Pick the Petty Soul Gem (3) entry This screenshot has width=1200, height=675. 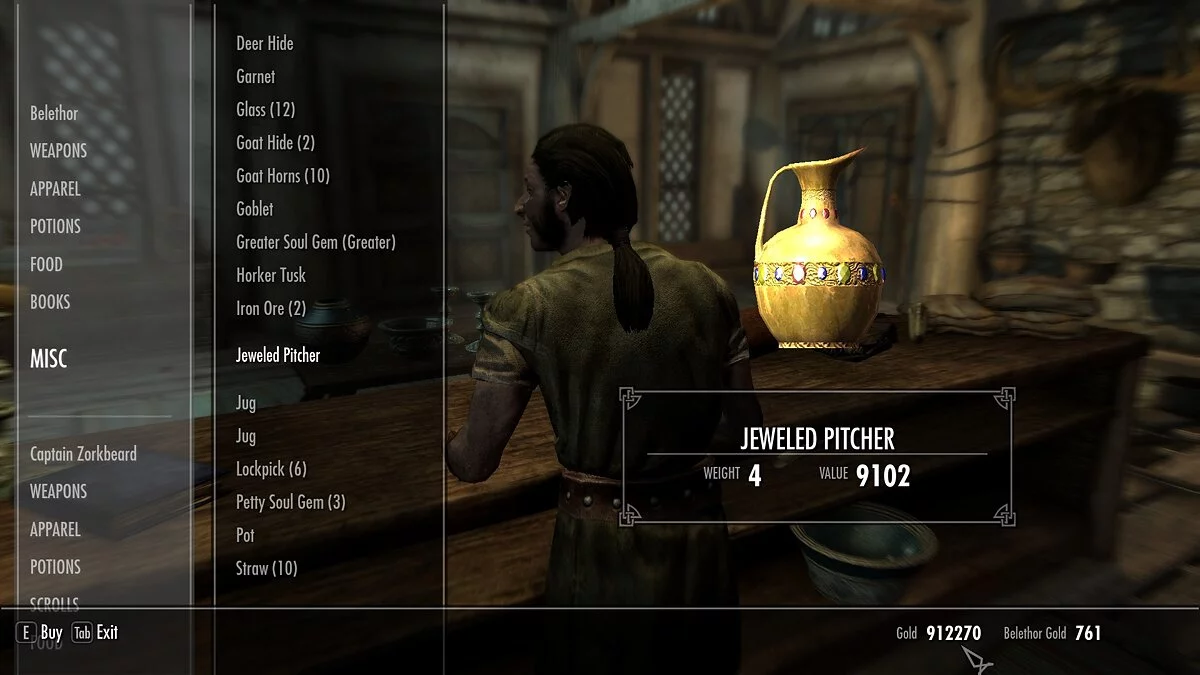point(291,502)
